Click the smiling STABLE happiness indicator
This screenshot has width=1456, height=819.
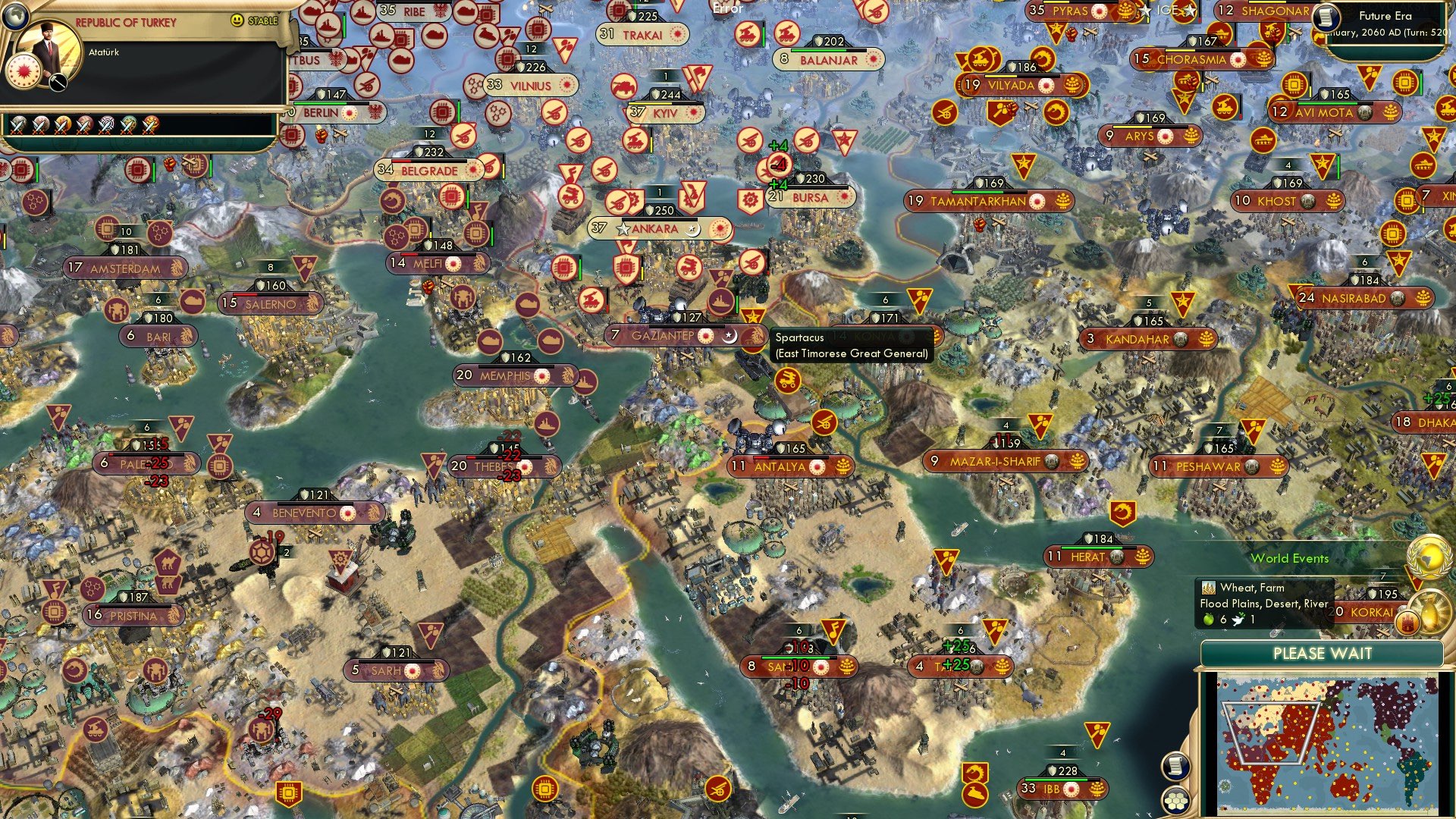237,20
